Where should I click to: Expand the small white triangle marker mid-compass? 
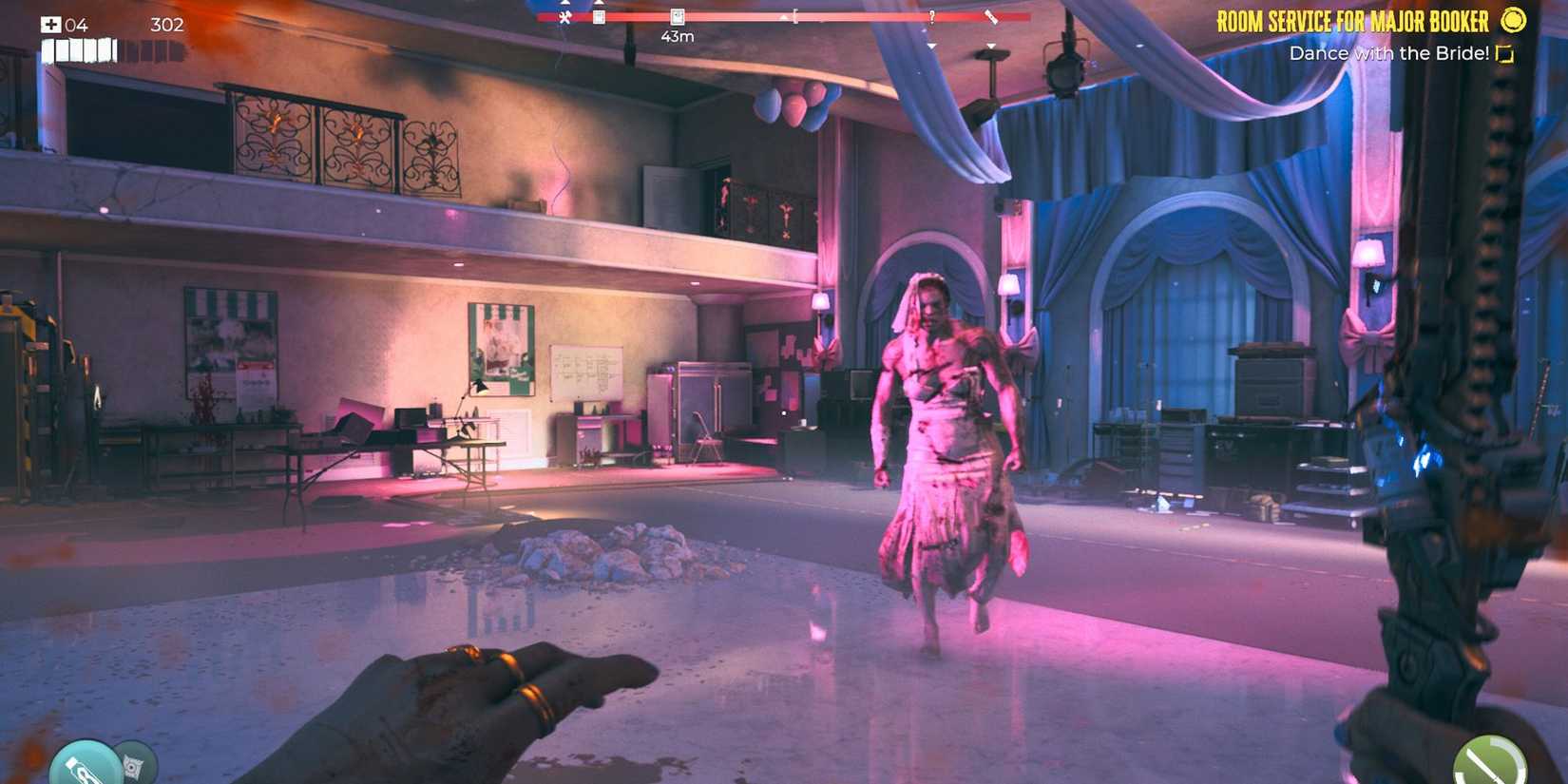782,18
